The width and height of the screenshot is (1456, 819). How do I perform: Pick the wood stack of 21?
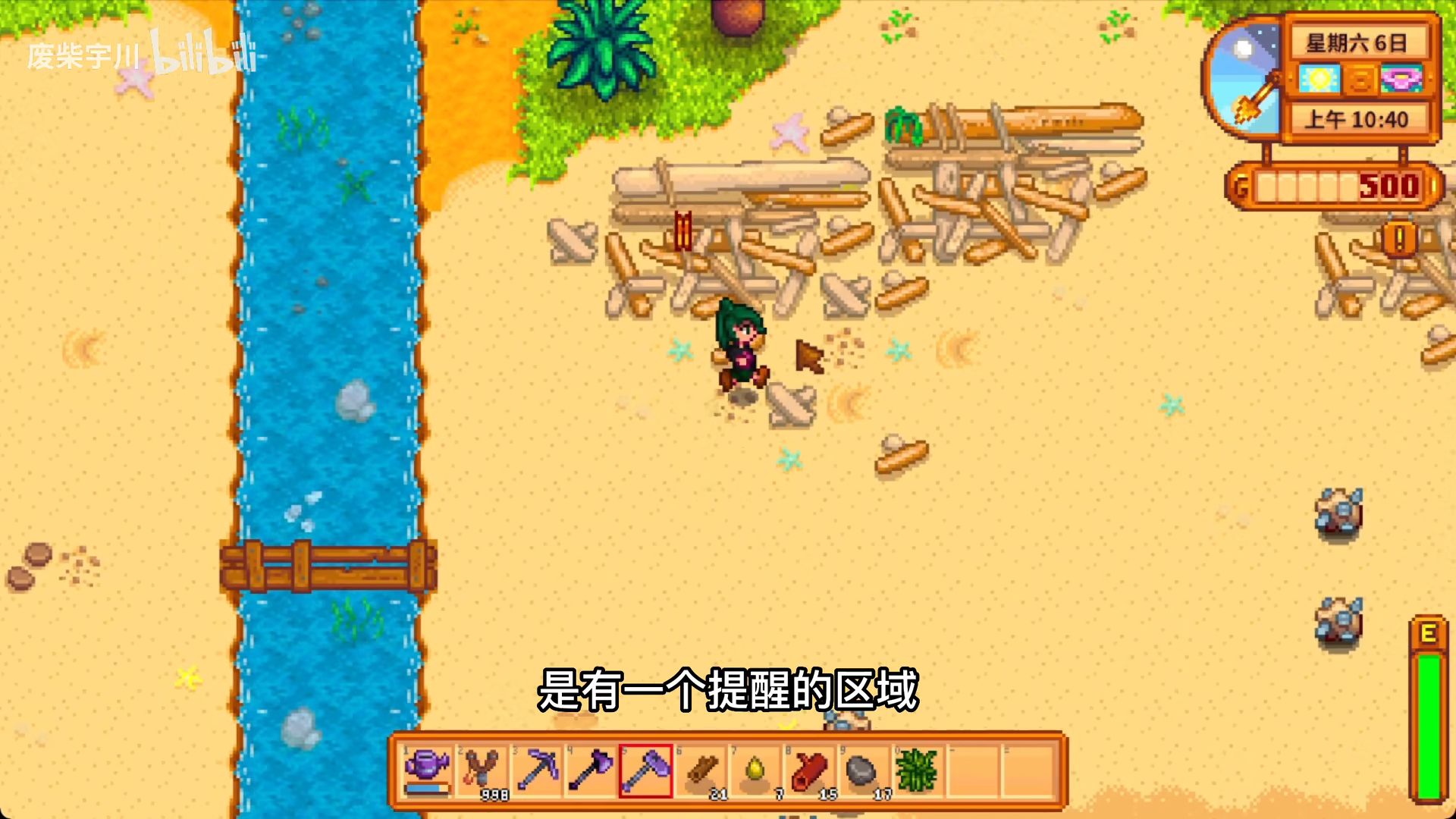(x=702, y=770)
